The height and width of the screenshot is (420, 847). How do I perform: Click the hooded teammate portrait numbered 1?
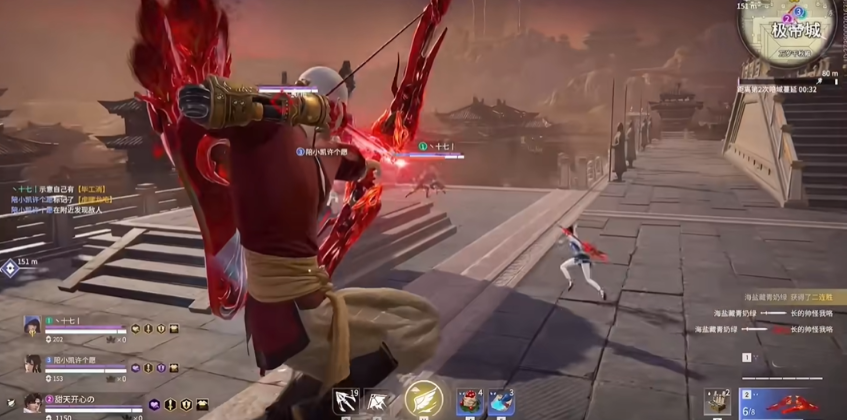tap(33, 325)
